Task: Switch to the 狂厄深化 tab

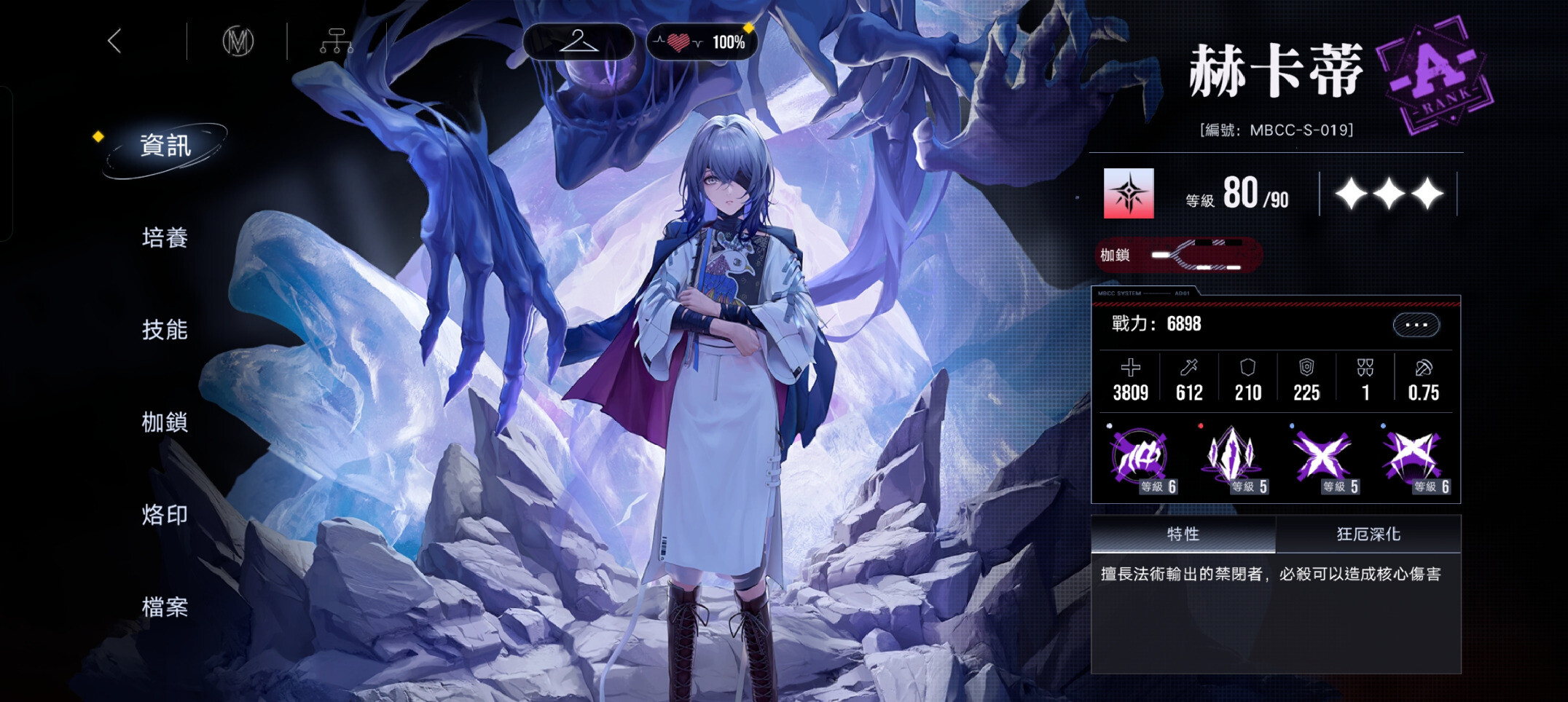Action: point(1368,534)
